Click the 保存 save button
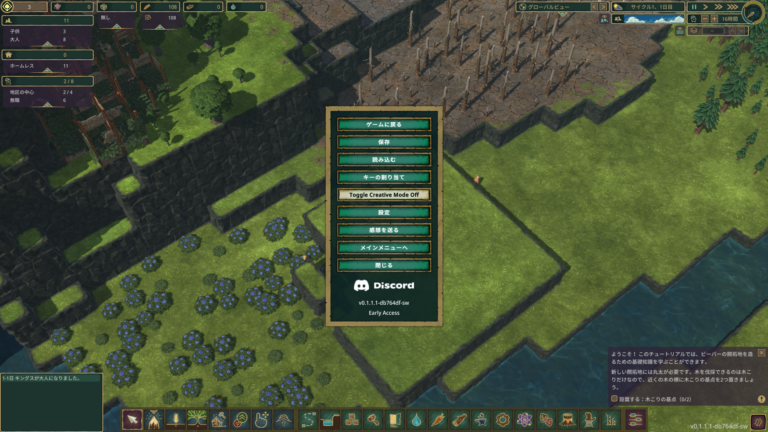The image size is (768, 432). point(384,143)
